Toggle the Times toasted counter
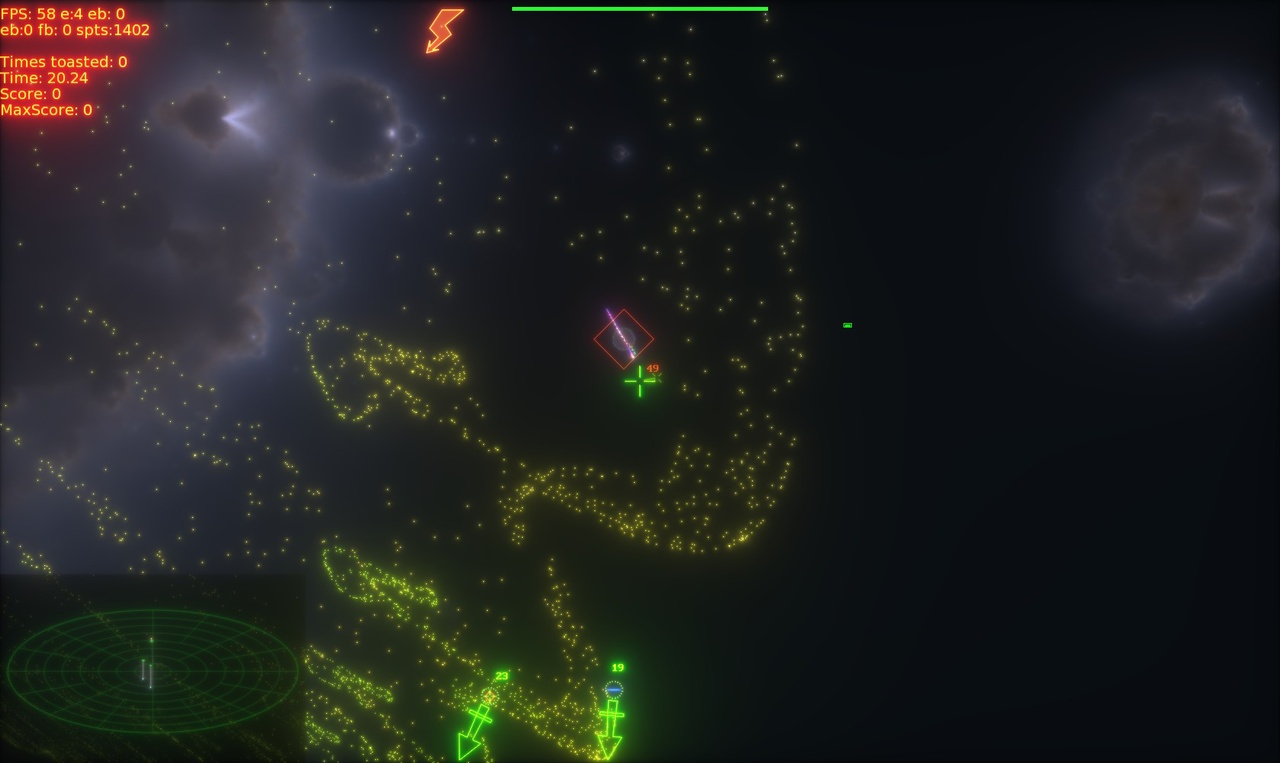Image resolution: width=1280 pixels, height=763 pixels. [64, 61]
